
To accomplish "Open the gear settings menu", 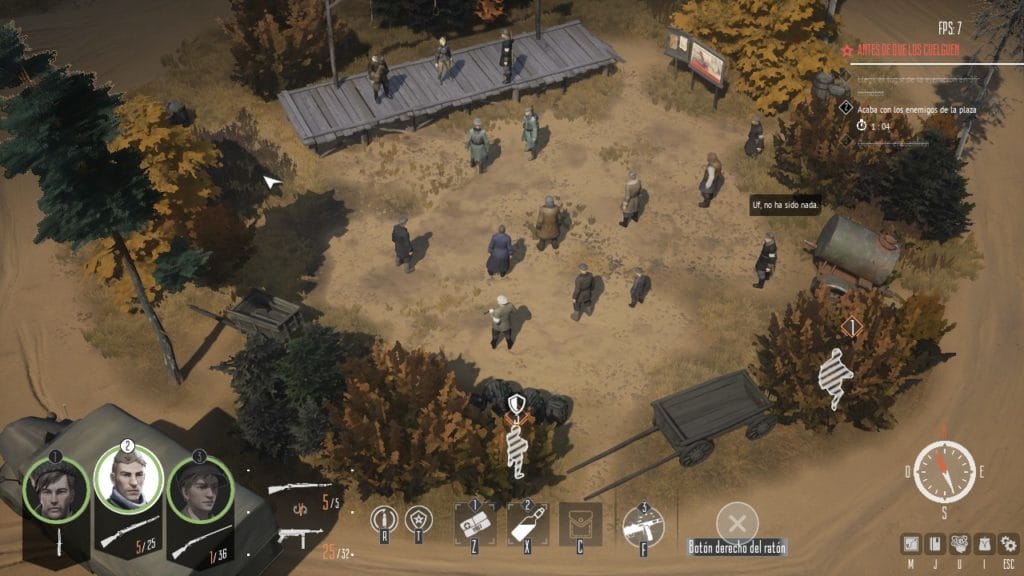I will pyautogui.click(x=1008, y=543).
